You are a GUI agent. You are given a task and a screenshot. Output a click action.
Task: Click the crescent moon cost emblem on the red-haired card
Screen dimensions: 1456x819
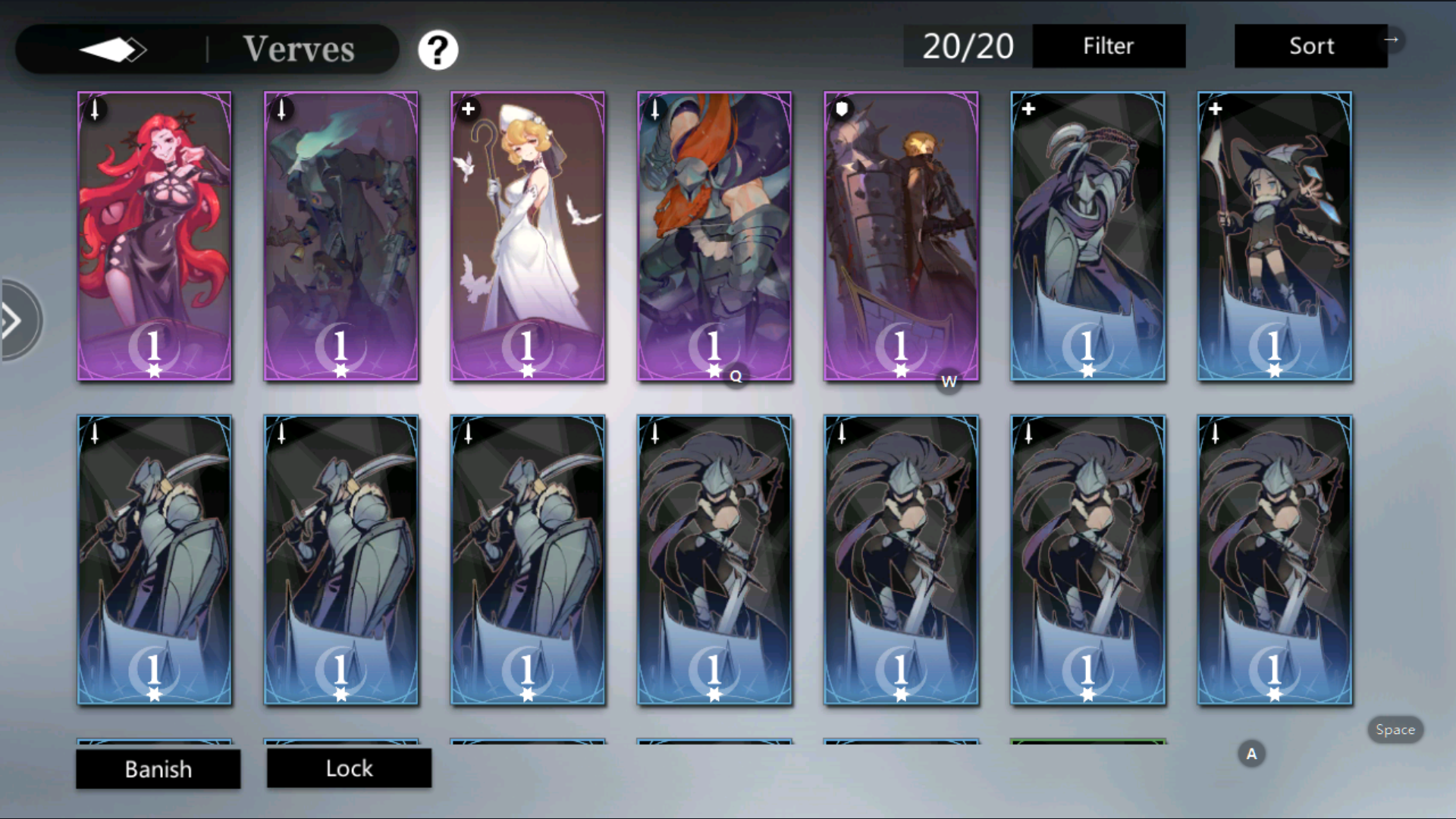tap(152, 347)
